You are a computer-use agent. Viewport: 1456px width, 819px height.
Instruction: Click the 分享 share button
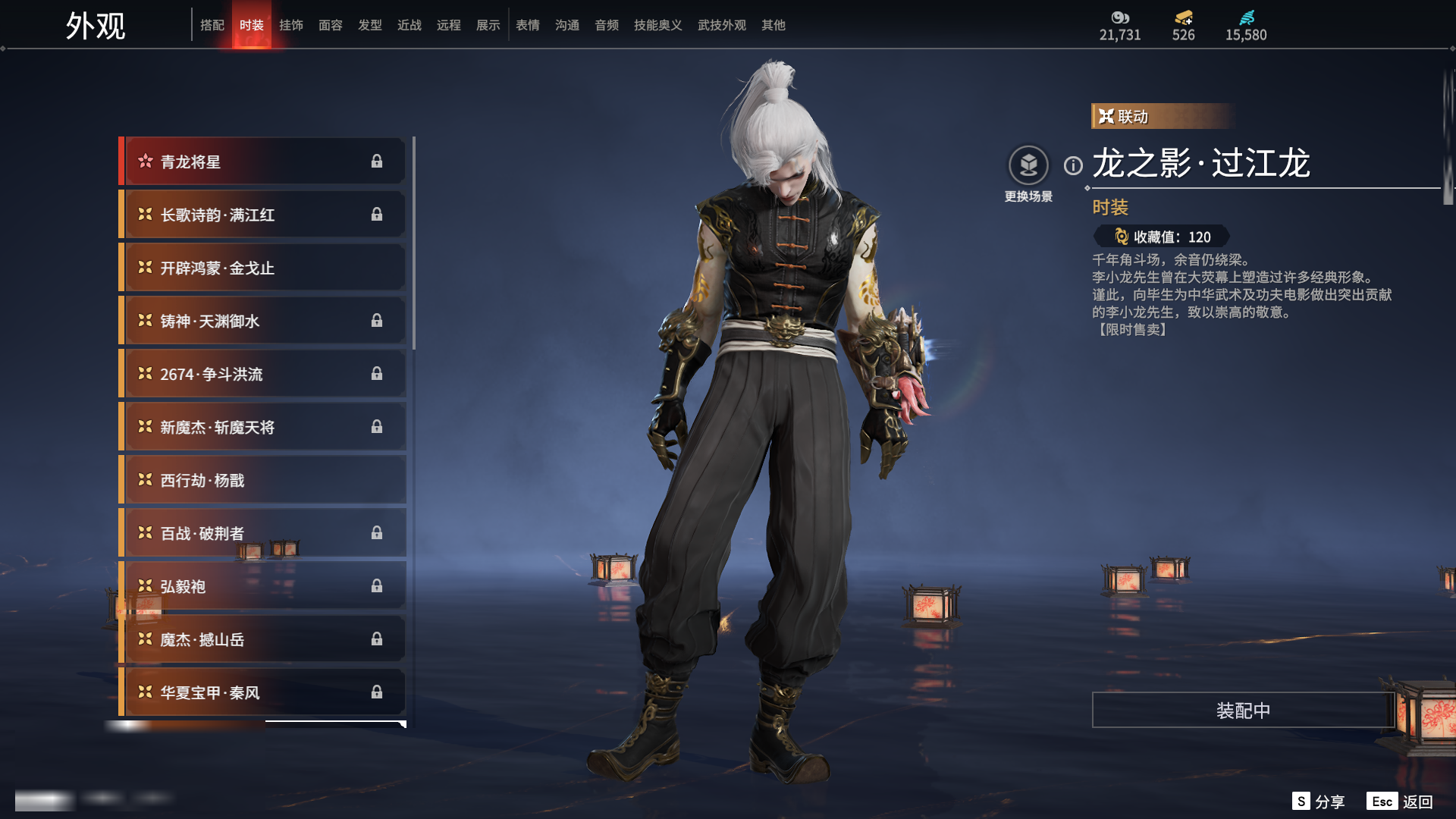coord(1319,802)
